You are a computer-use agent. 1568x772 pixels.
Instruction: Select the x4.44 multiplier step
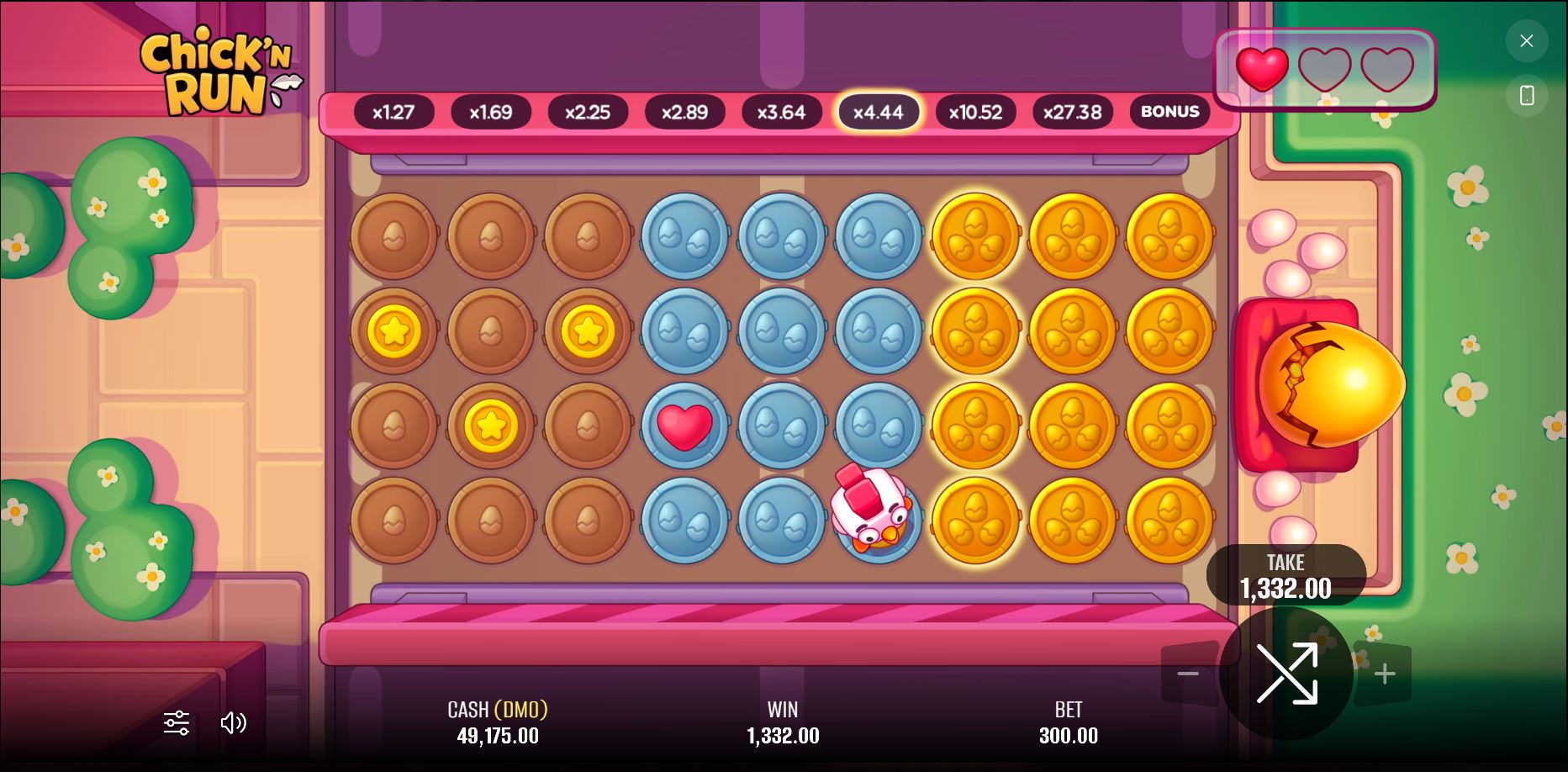[879, 111]
